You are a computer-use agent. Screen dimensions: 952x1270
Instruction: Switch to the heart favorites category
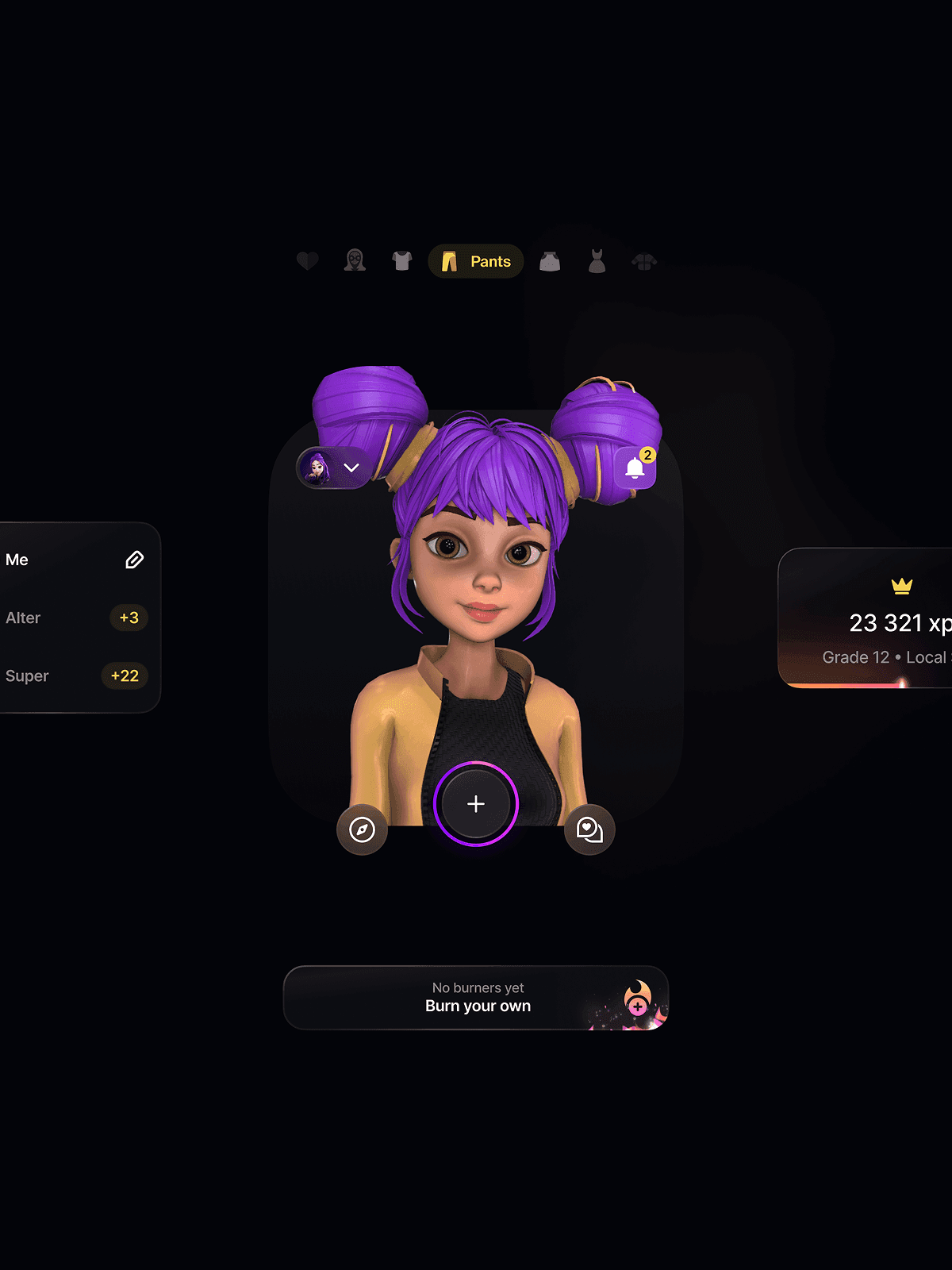pyautogui.click(x=307, y=260)
